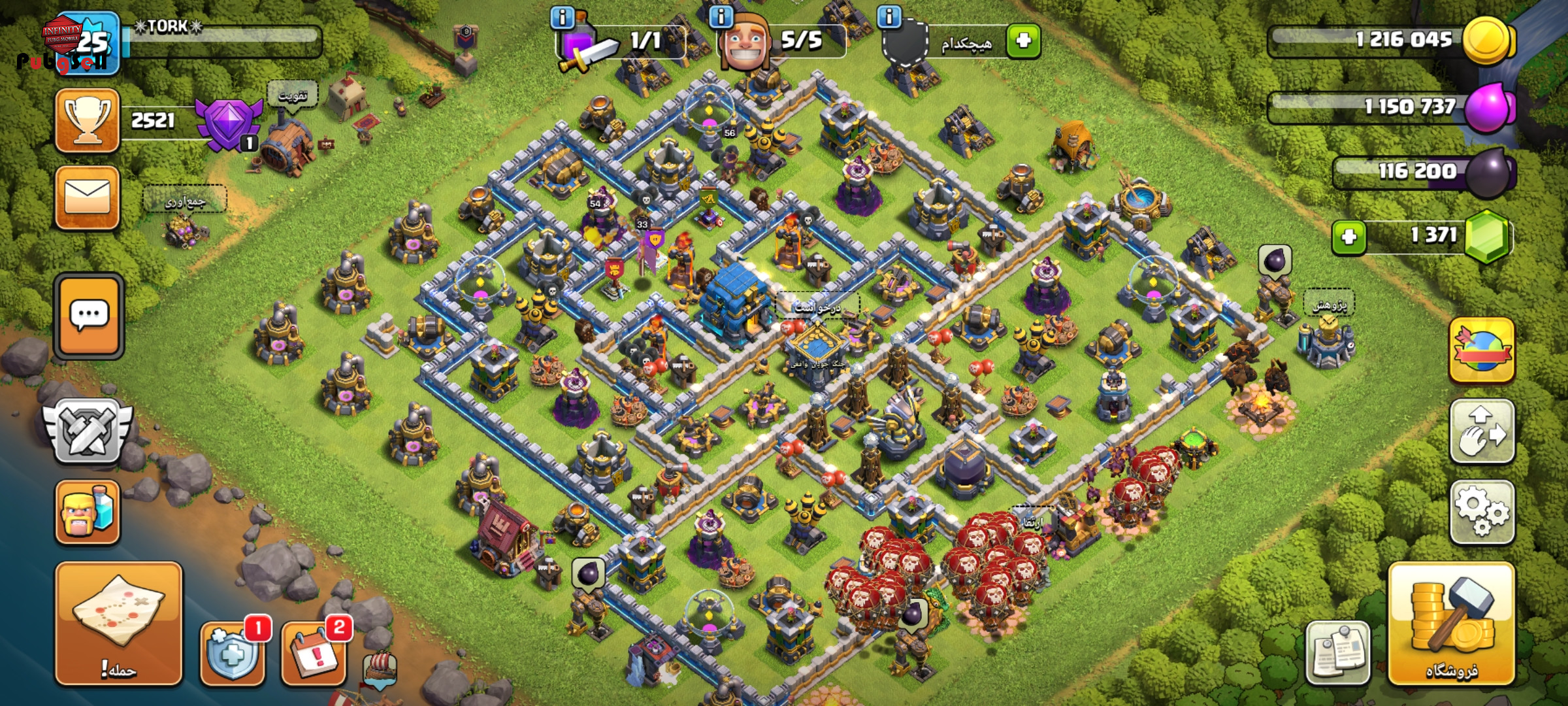The height and width of the screenshot is (706, 1568).
Task: Open the settings gears button
Action: (x=1481, y=513)
